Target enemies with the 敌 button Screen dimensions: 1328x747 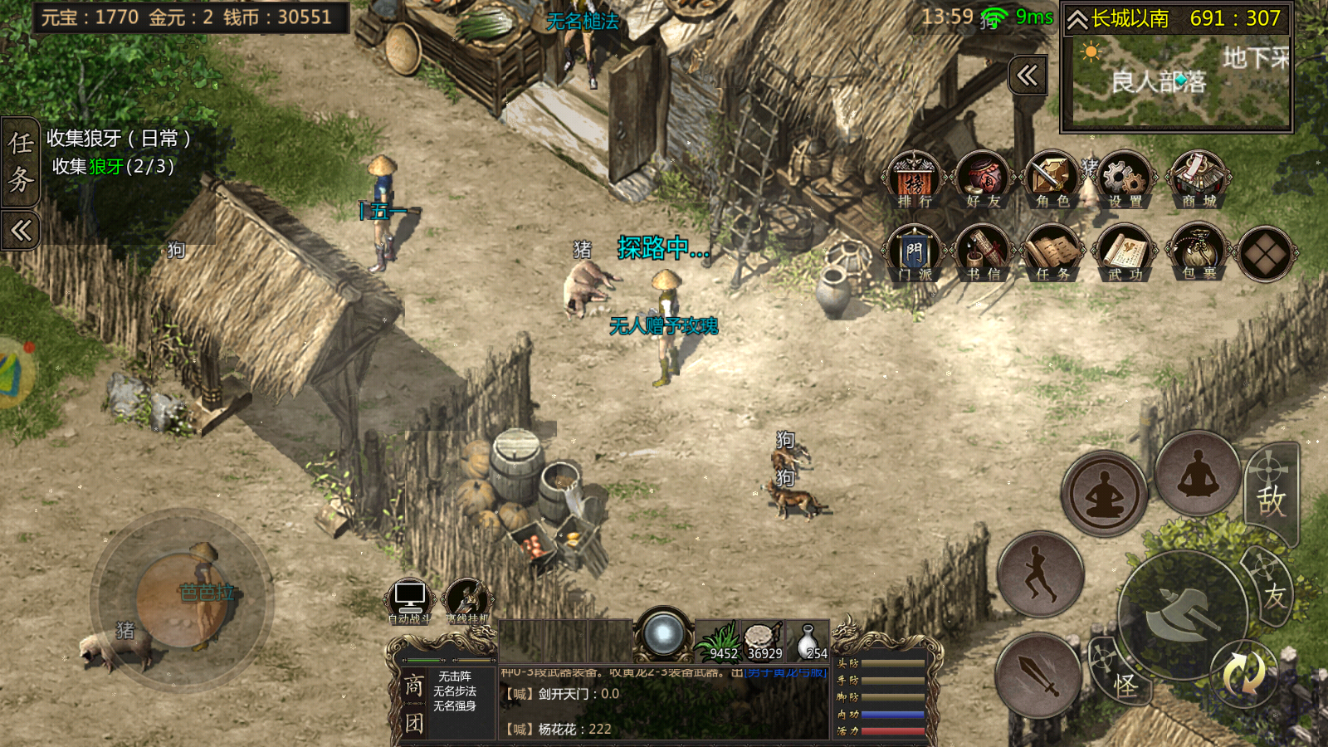pos(1272,496)
